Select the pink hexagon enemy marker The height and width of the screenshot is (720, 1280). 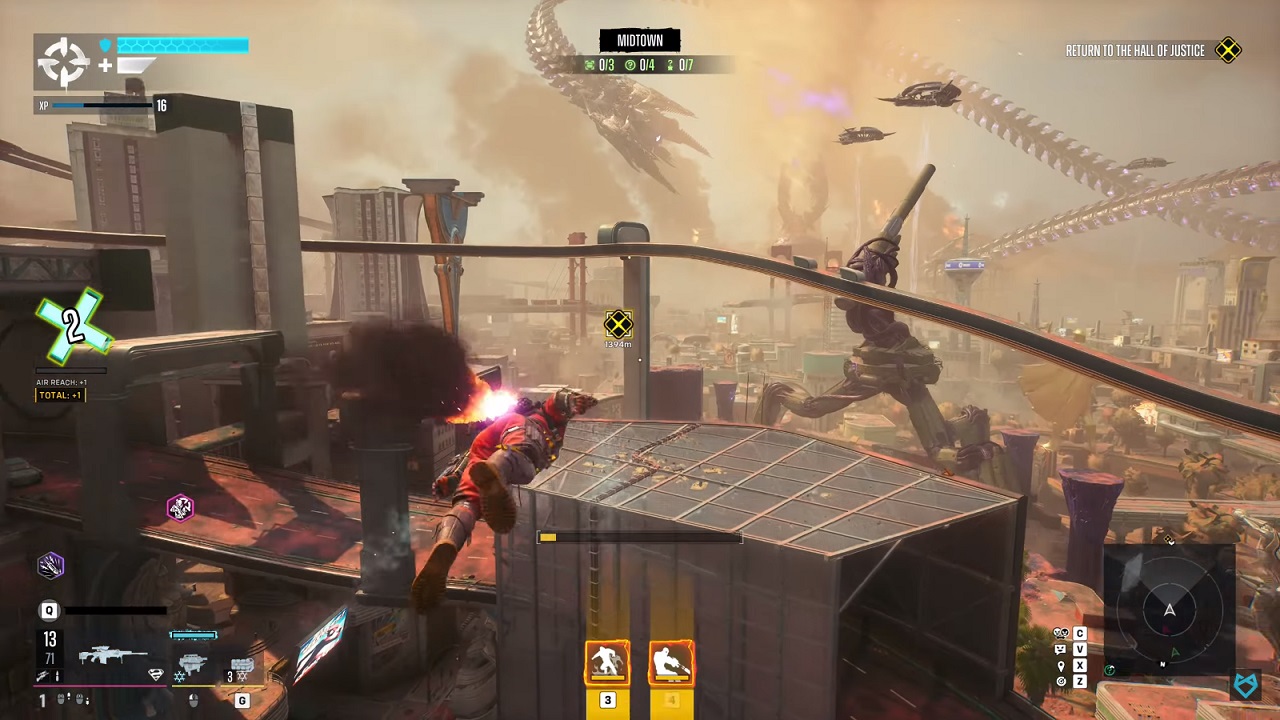(180, 508)
